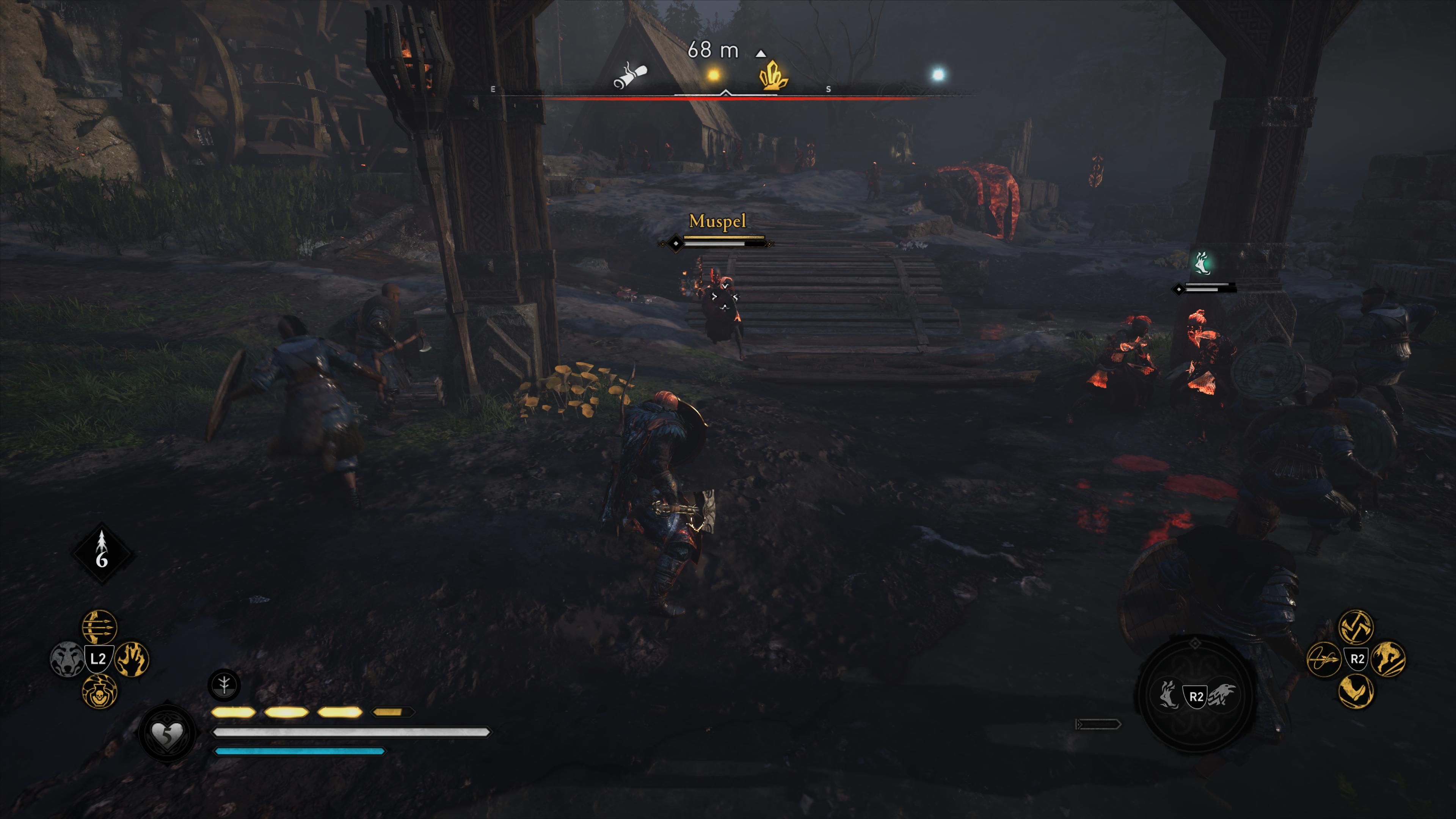Choose the flaming arm power
The width and height of the screenshot is (1456, 819).
tap(1168, 695)
